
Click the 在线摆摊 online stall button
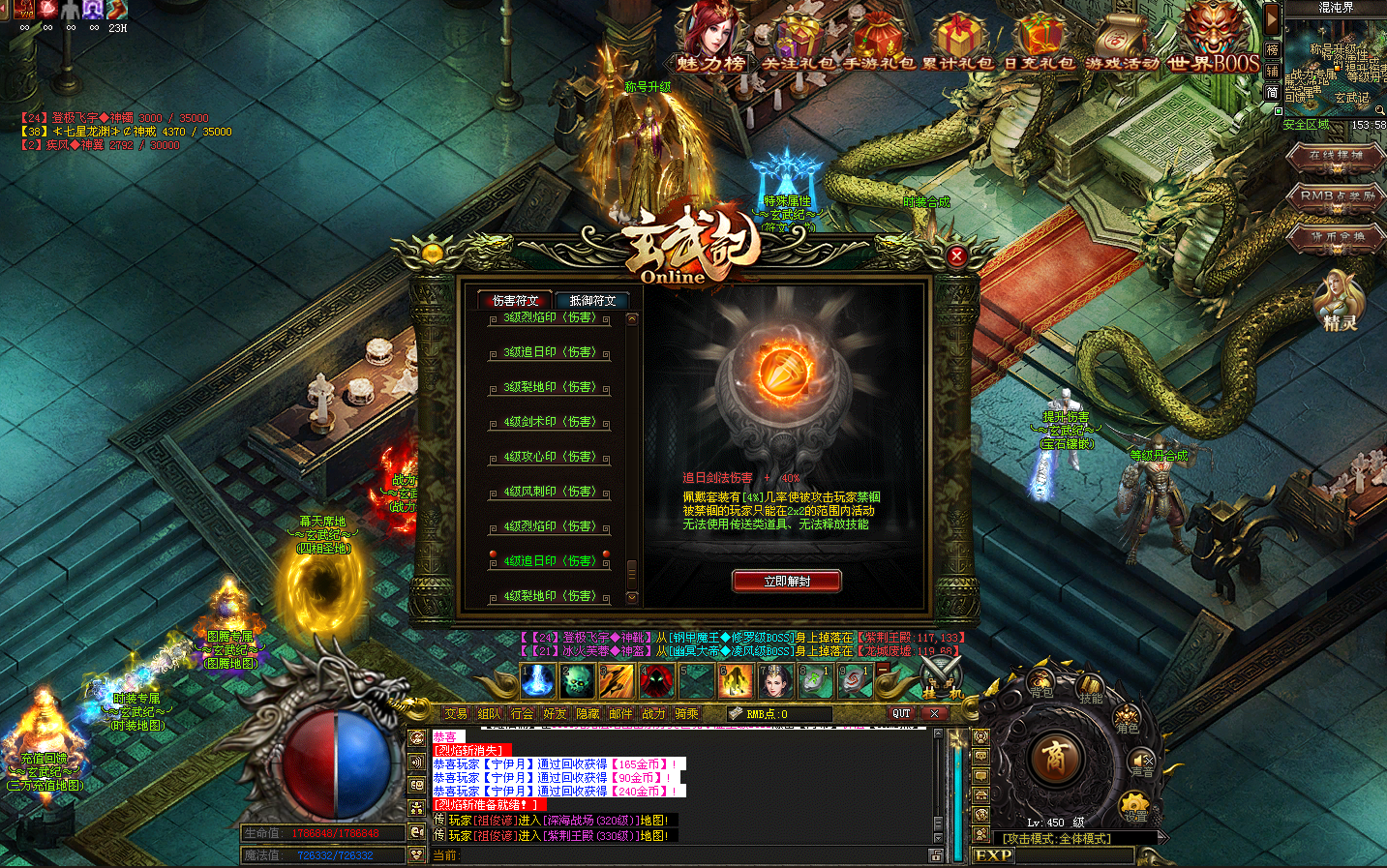(x=1336, y=157)
